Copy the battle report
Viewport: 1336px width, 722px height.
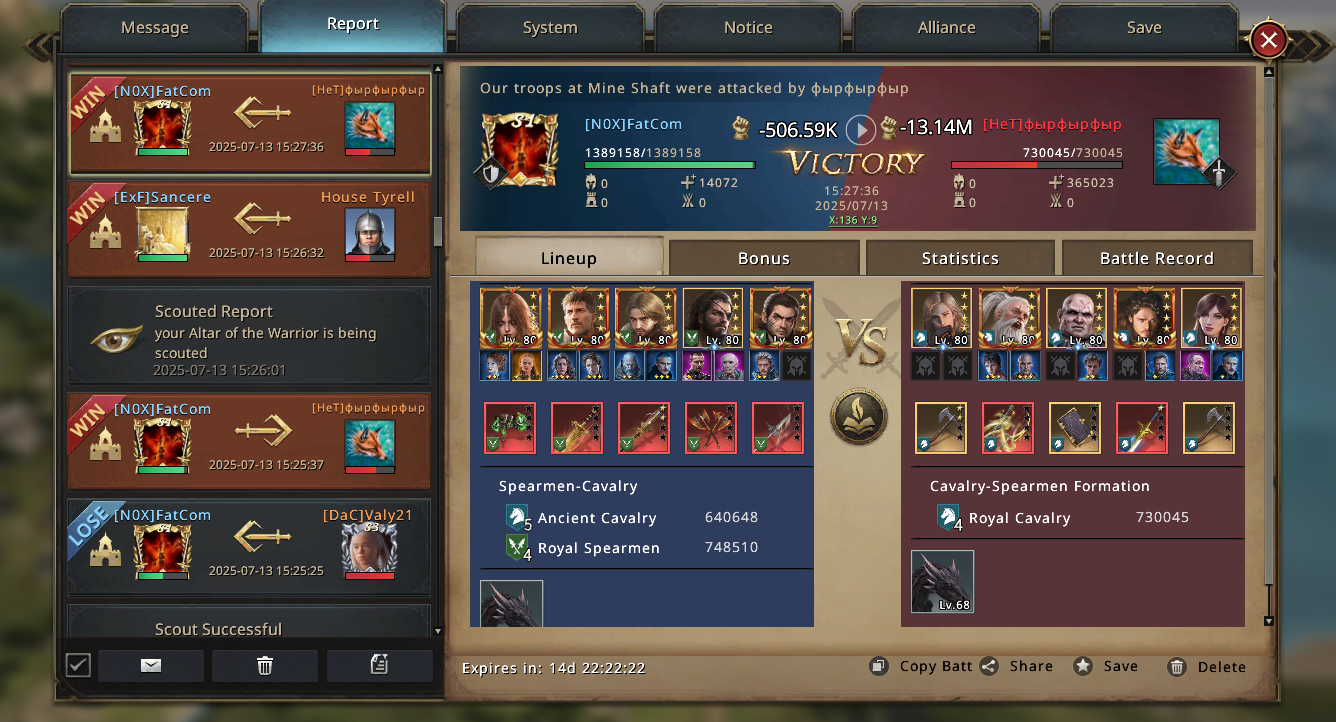tap(921, 666)
